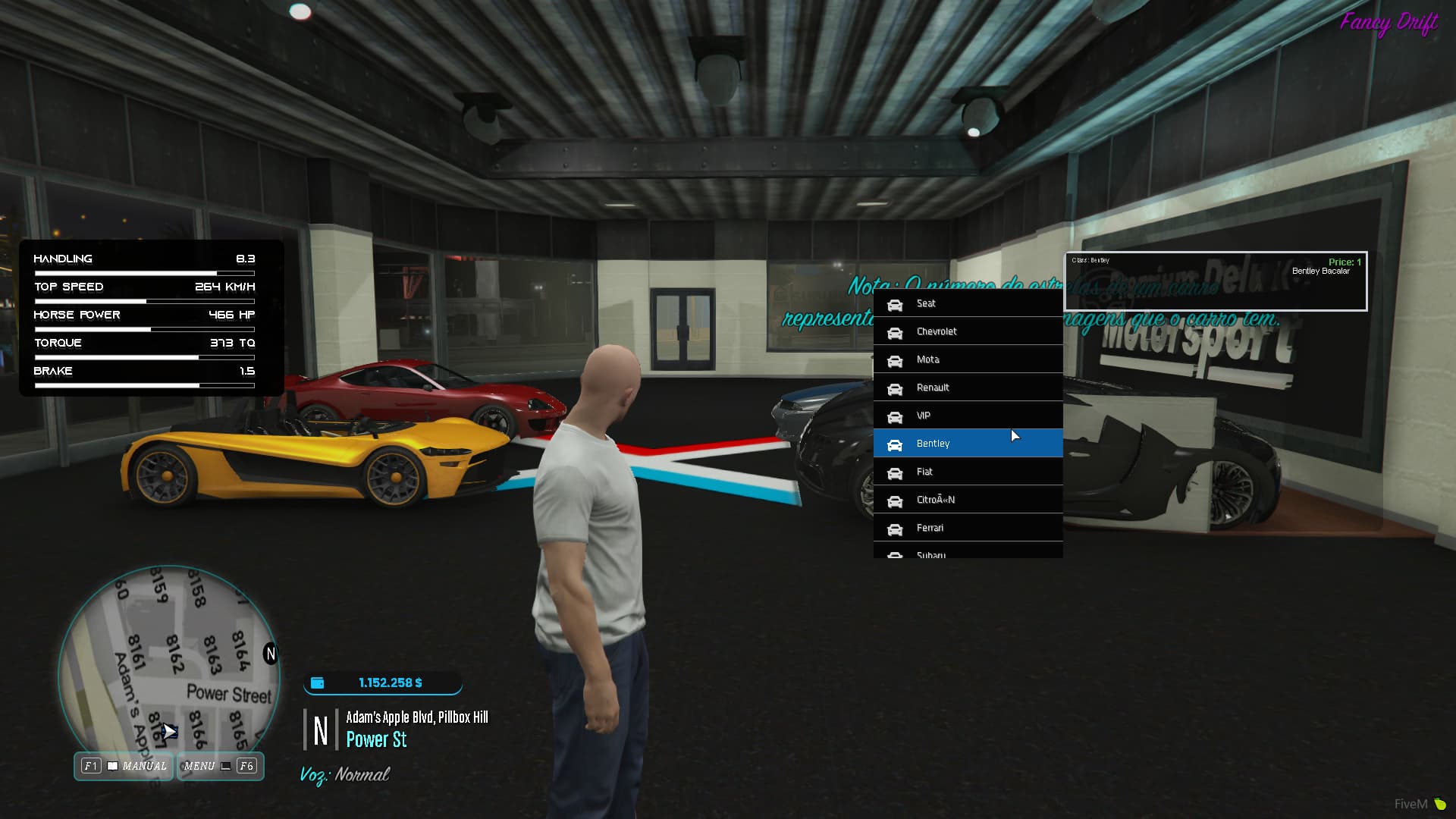Click the car icon next to Chevrolet
Image resolution: width=1456 pixels, height=819 pixels.
(x=896, y=331)
